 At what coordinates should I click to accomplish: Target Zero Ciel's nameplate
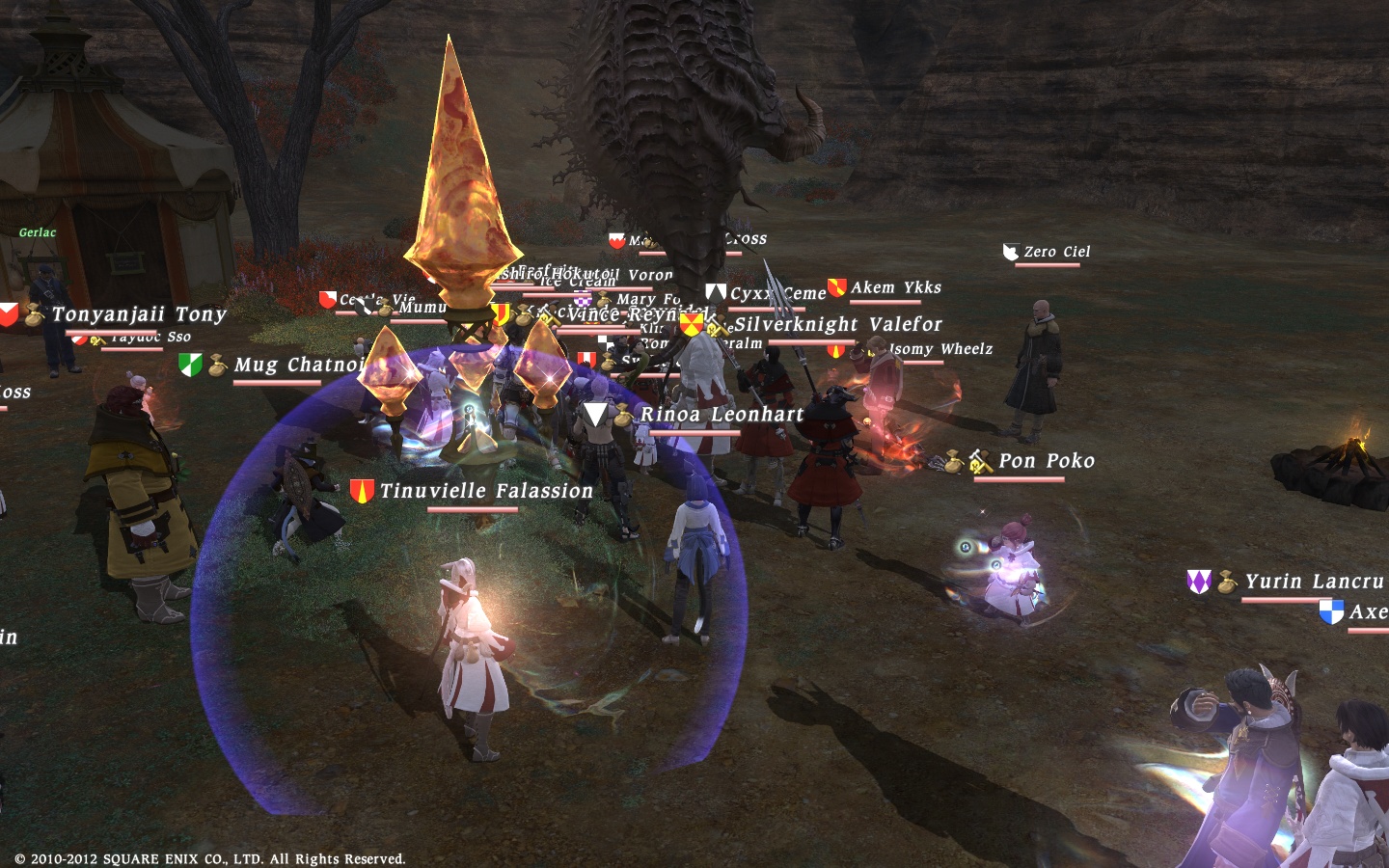click(1056, 252)
